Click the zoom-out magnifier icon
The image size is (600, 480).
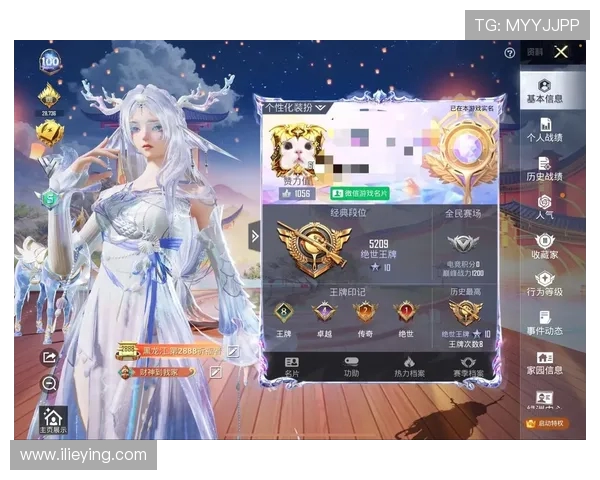50,383
